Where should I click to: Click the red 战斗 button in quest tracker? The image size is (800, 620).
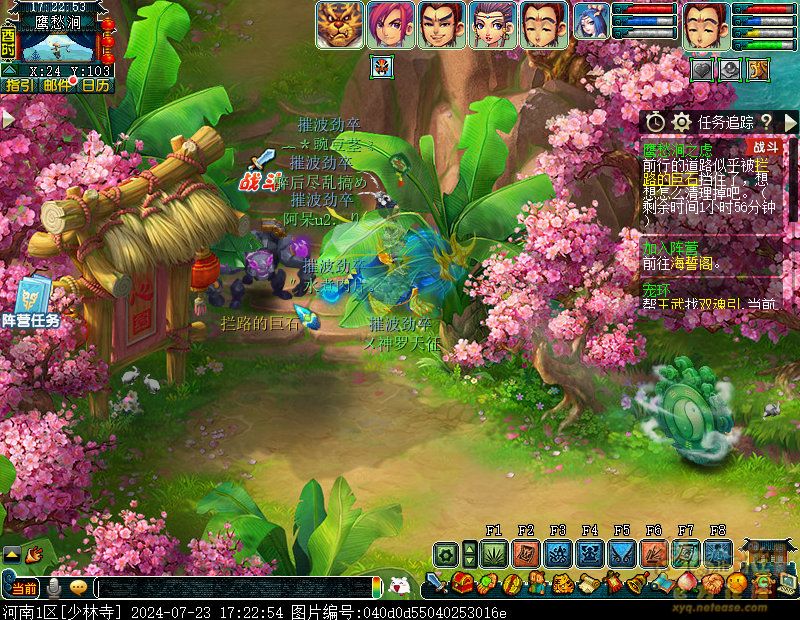pyautogui.click(x=765, y=147)
